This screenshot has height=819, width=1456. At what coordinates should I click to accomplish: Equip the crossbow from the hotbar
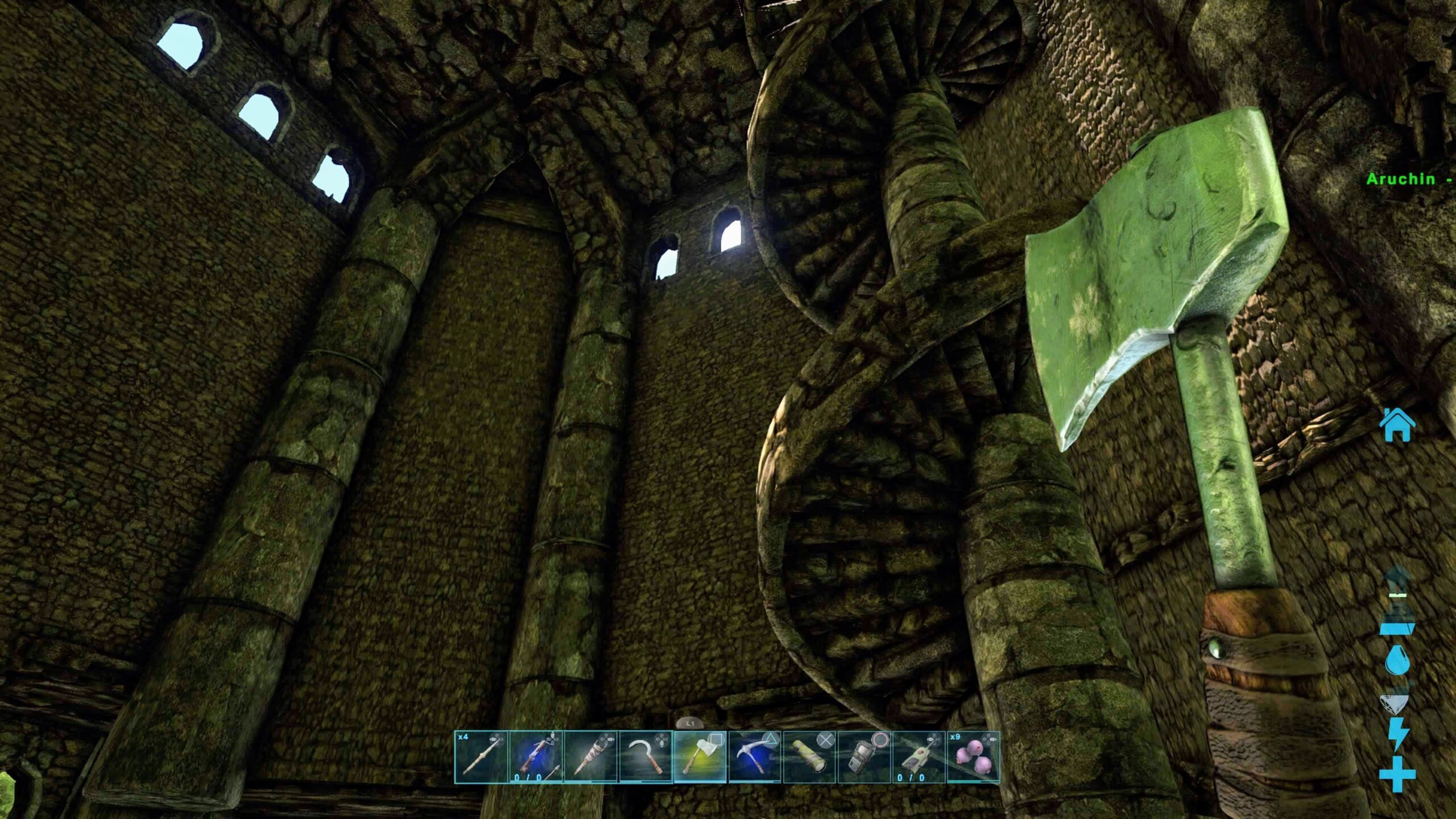click(536, 757)
